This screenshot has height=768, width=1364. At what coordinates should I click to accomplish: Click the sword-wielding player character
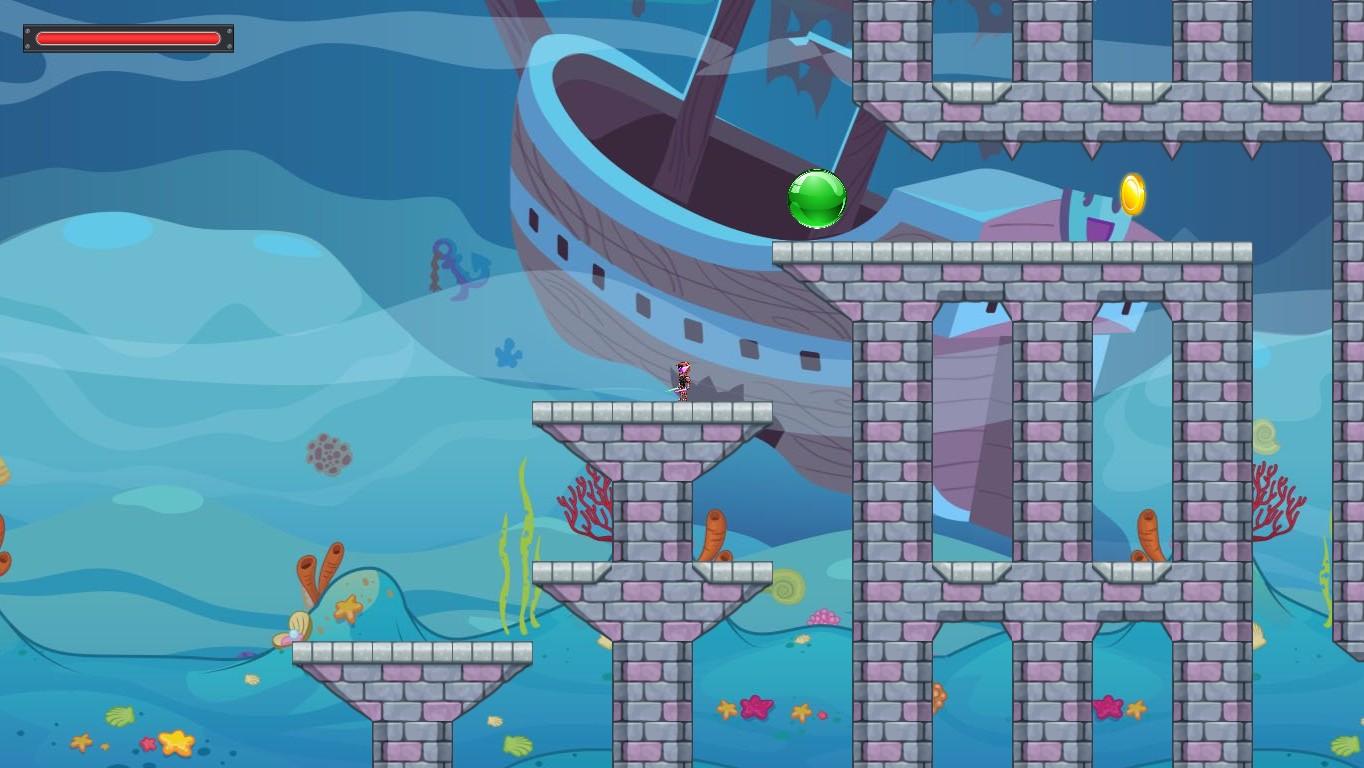click(x=683, y=382)
